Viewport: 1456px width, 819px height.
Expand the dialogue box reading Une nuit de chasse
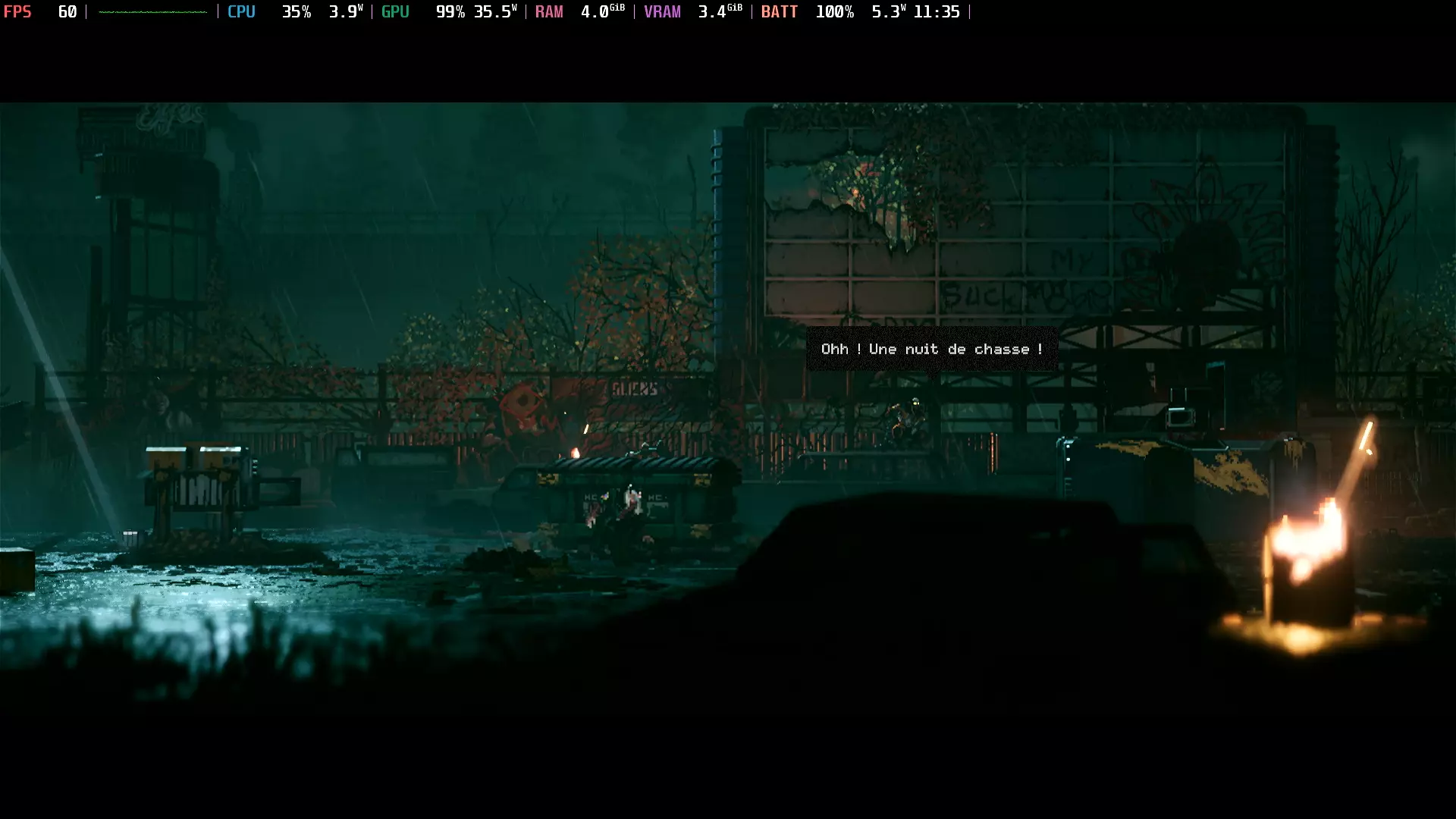(x=931, y=349)
